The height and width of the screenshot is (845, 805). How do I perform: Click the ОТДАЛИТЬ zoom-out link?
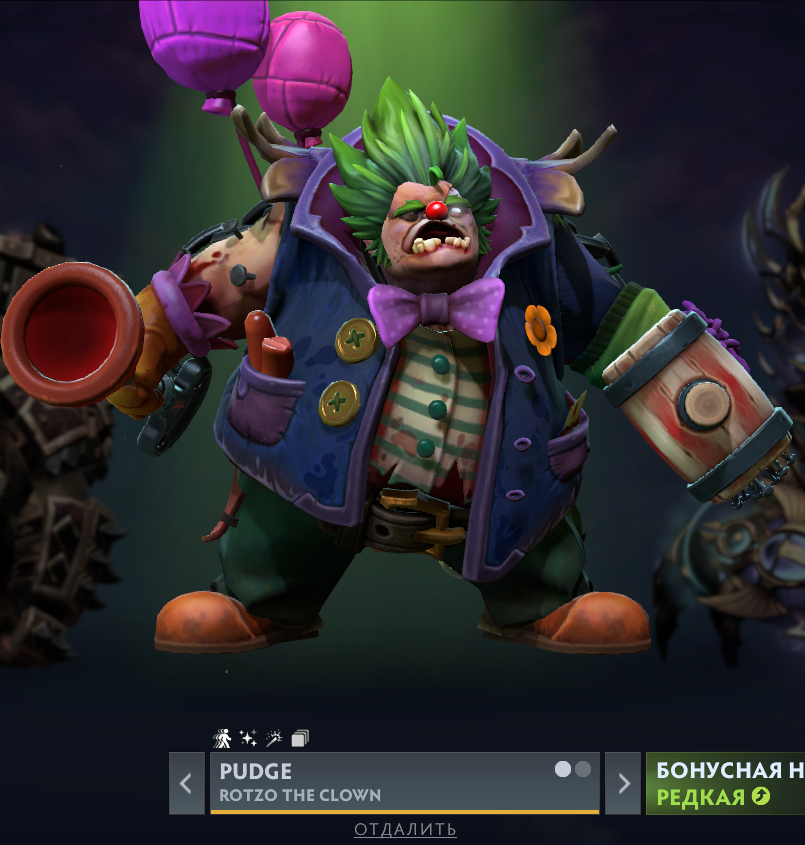405,829
